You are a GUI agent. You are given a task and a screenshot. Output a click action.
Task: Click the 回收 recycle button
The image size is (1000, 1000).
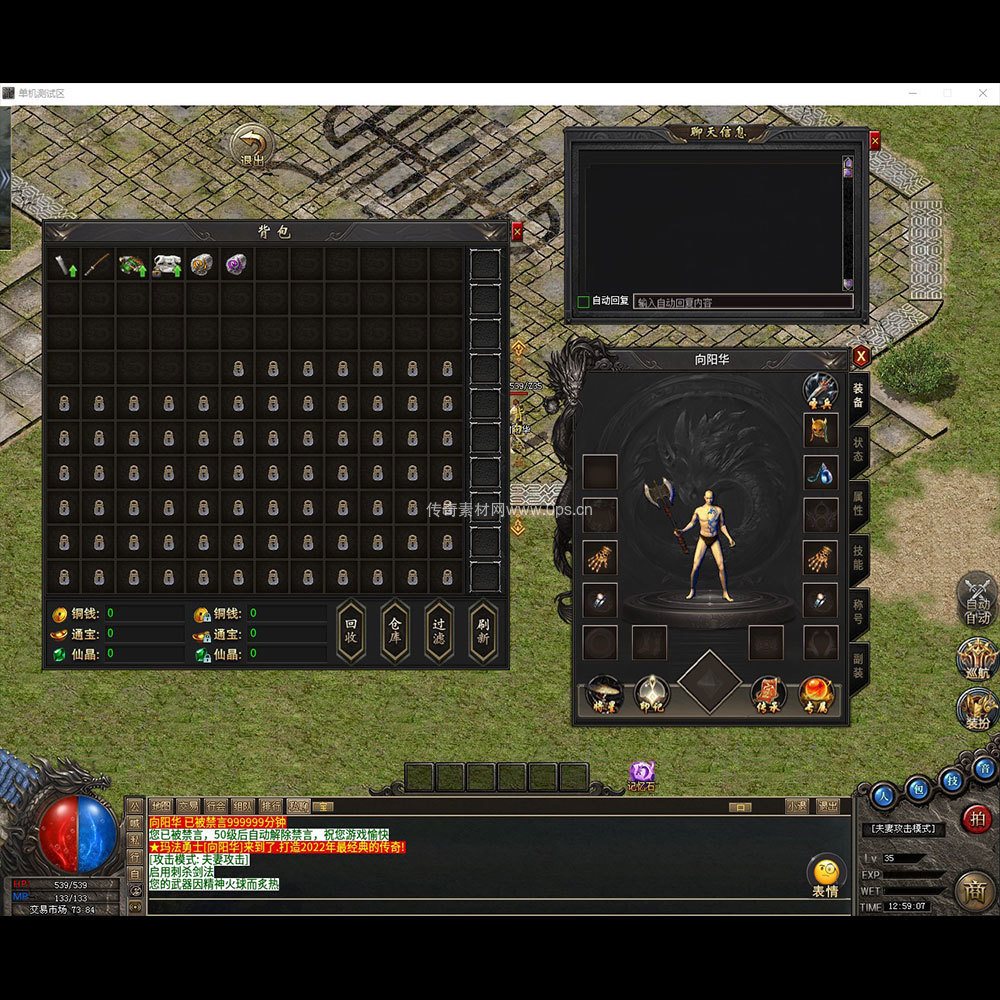(x=350, y=631)
